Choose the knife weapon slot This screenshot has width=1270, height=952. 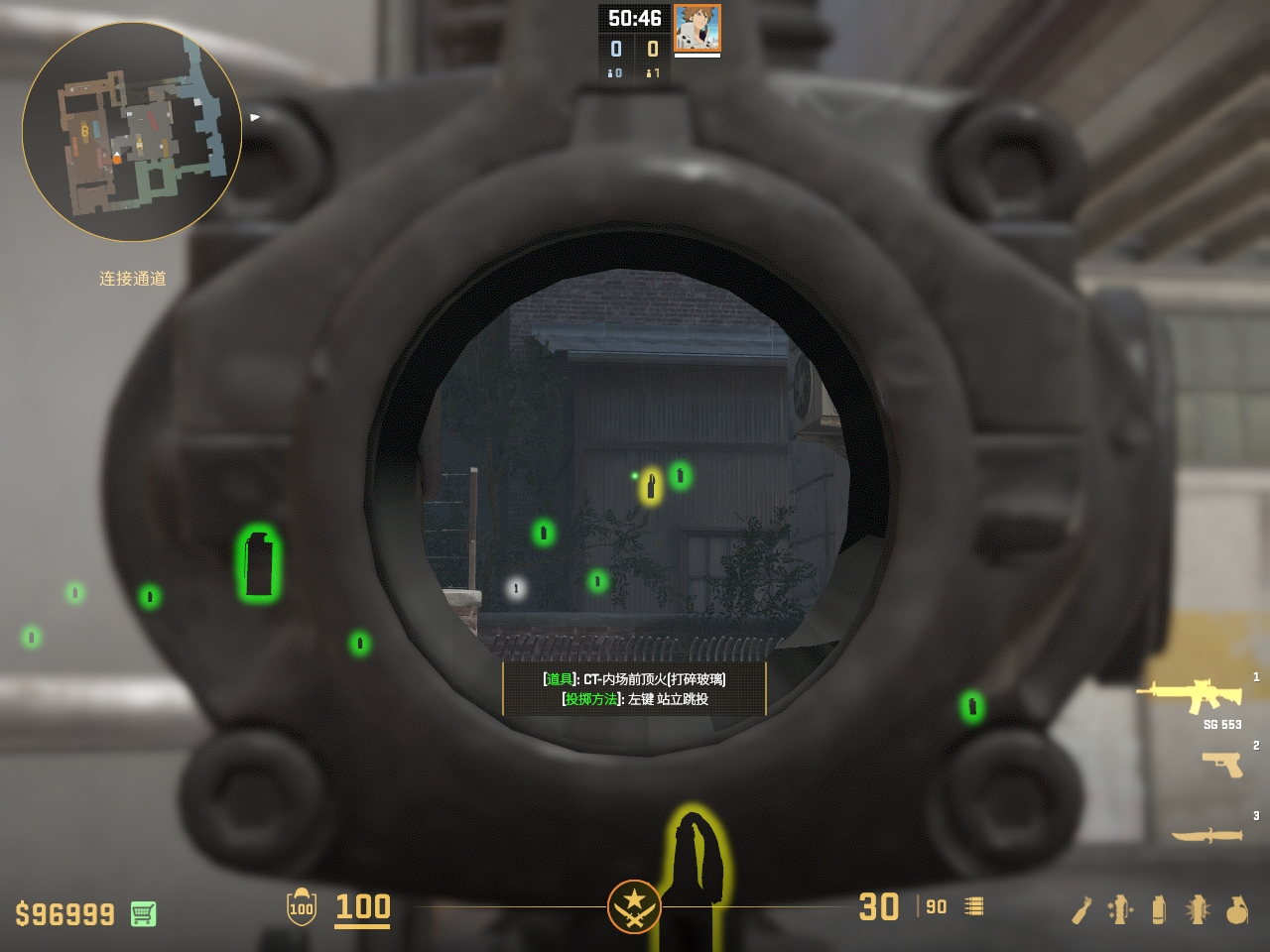point(1206,835)
